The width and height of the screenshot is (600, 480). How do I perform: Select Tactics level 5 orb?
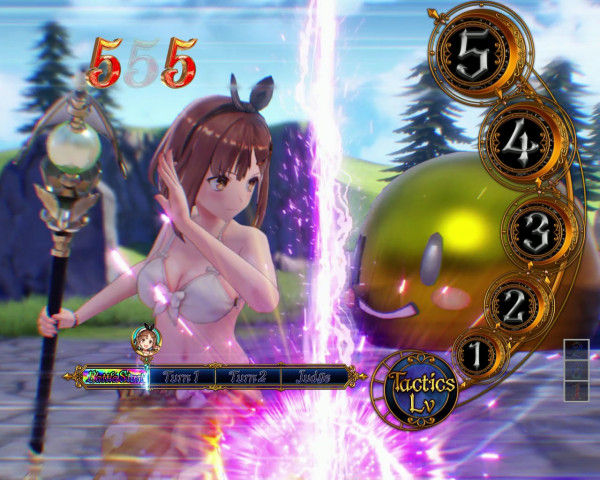[x=474, y=55]
